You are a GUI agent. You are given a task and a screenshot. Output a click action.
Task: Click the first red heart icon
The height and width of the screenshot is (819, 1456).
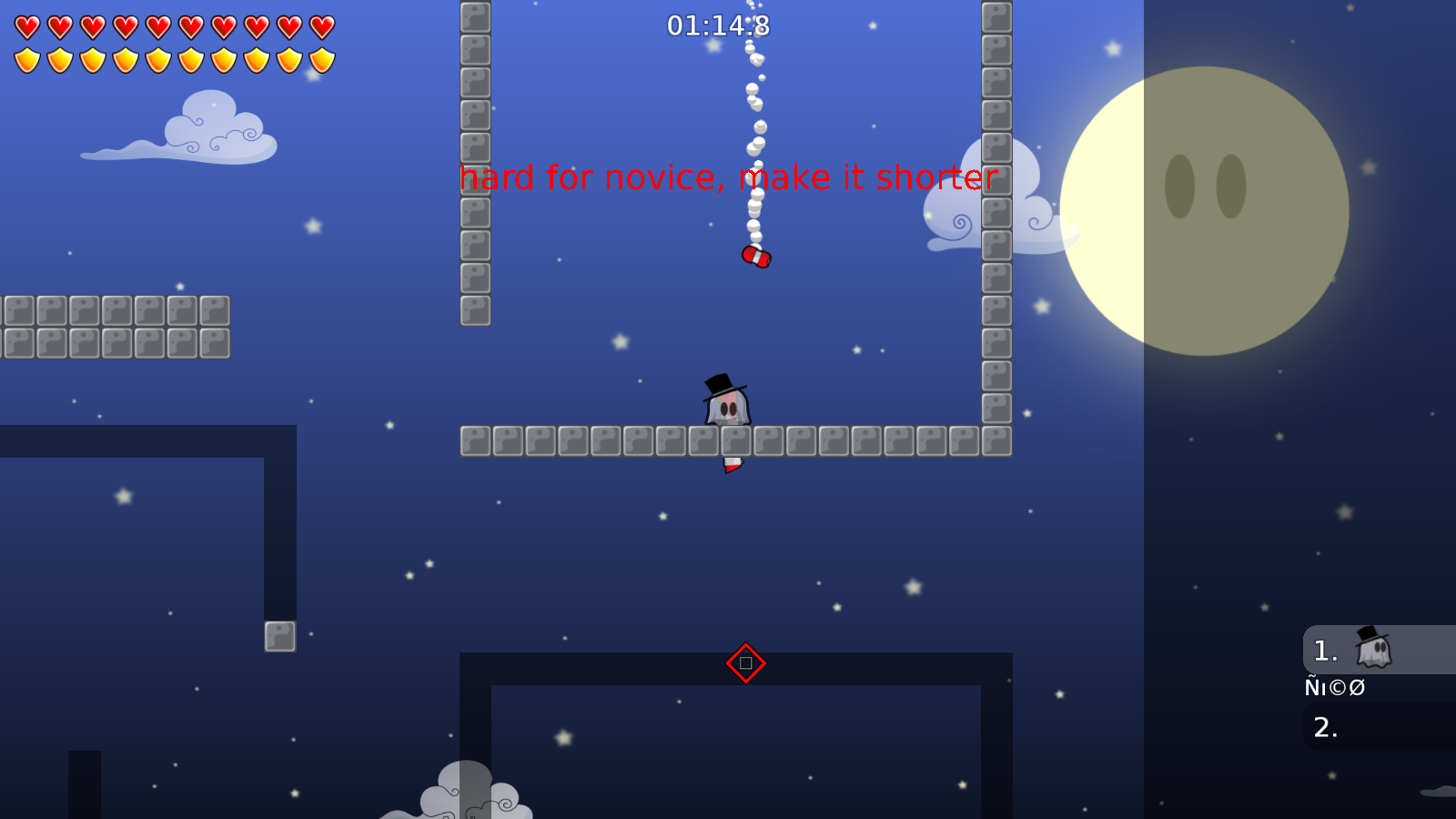(x=27, y=25)
